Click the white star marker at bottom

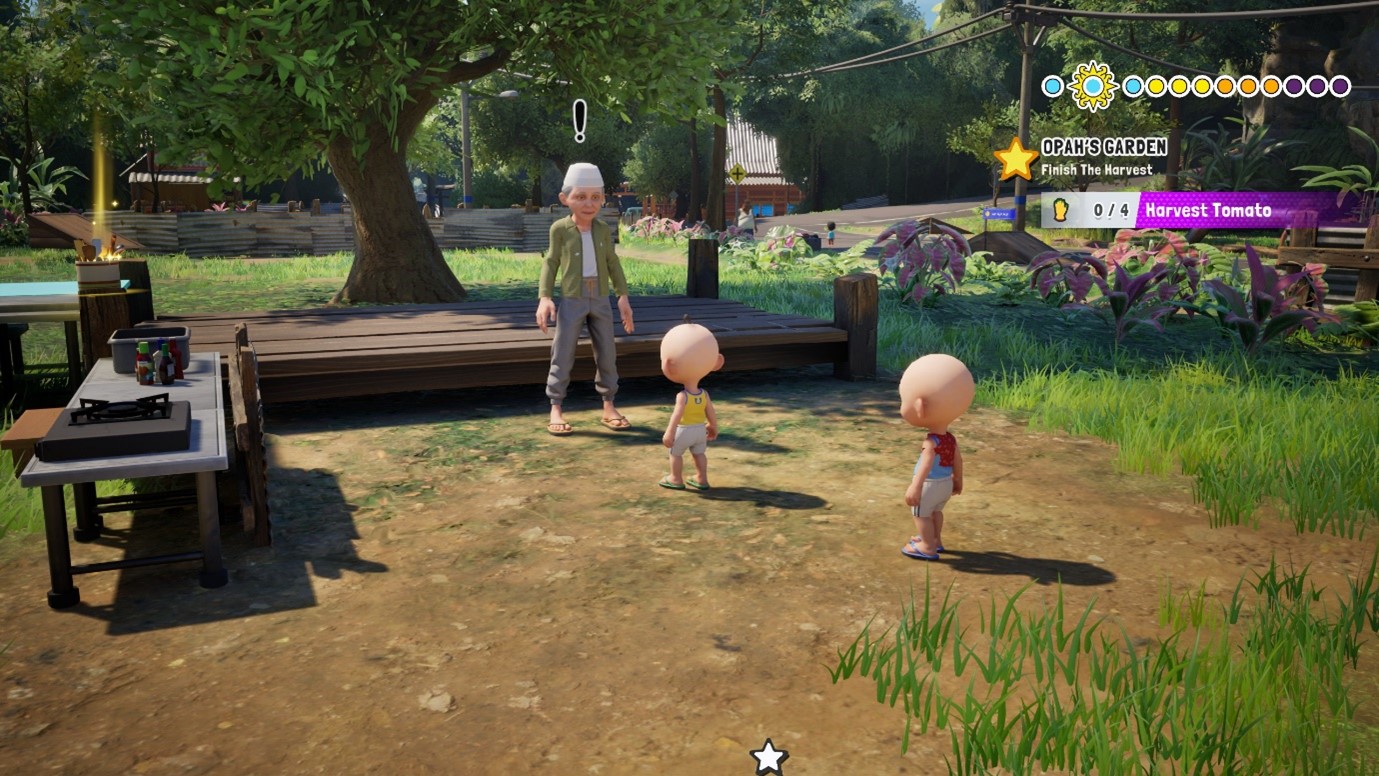[x=768, y=757]
